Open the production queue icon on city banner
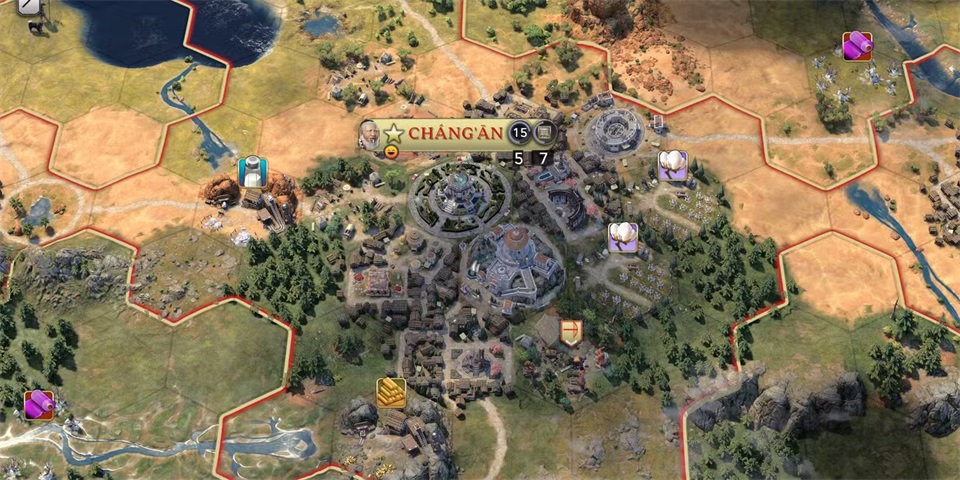Screen dimensions: 960x480 click(x=543, y=132)
